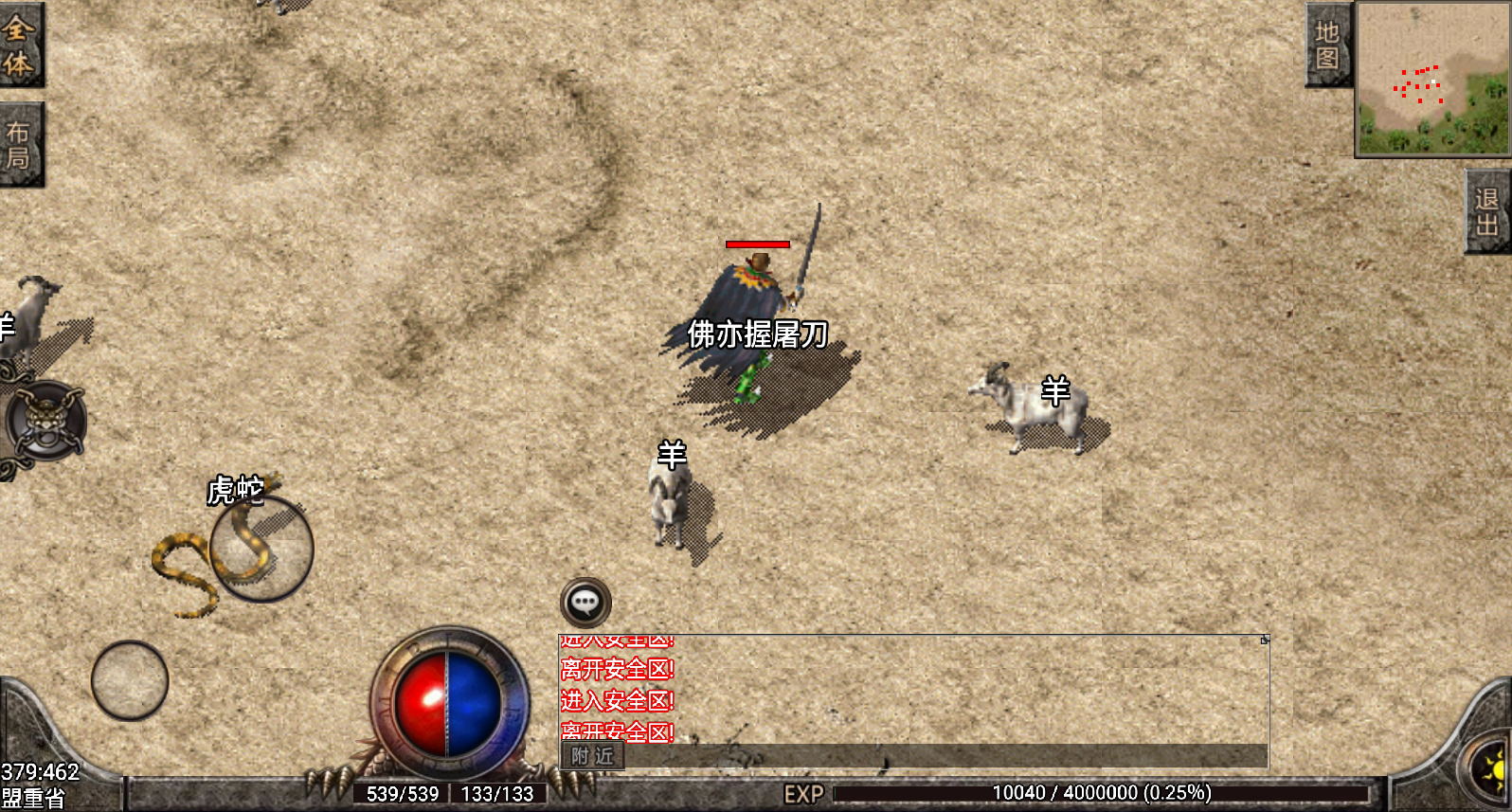Screen dimensions: 1512x812
Task: Switch to the 附近 chat tab
Action: [x=592, y=757]
